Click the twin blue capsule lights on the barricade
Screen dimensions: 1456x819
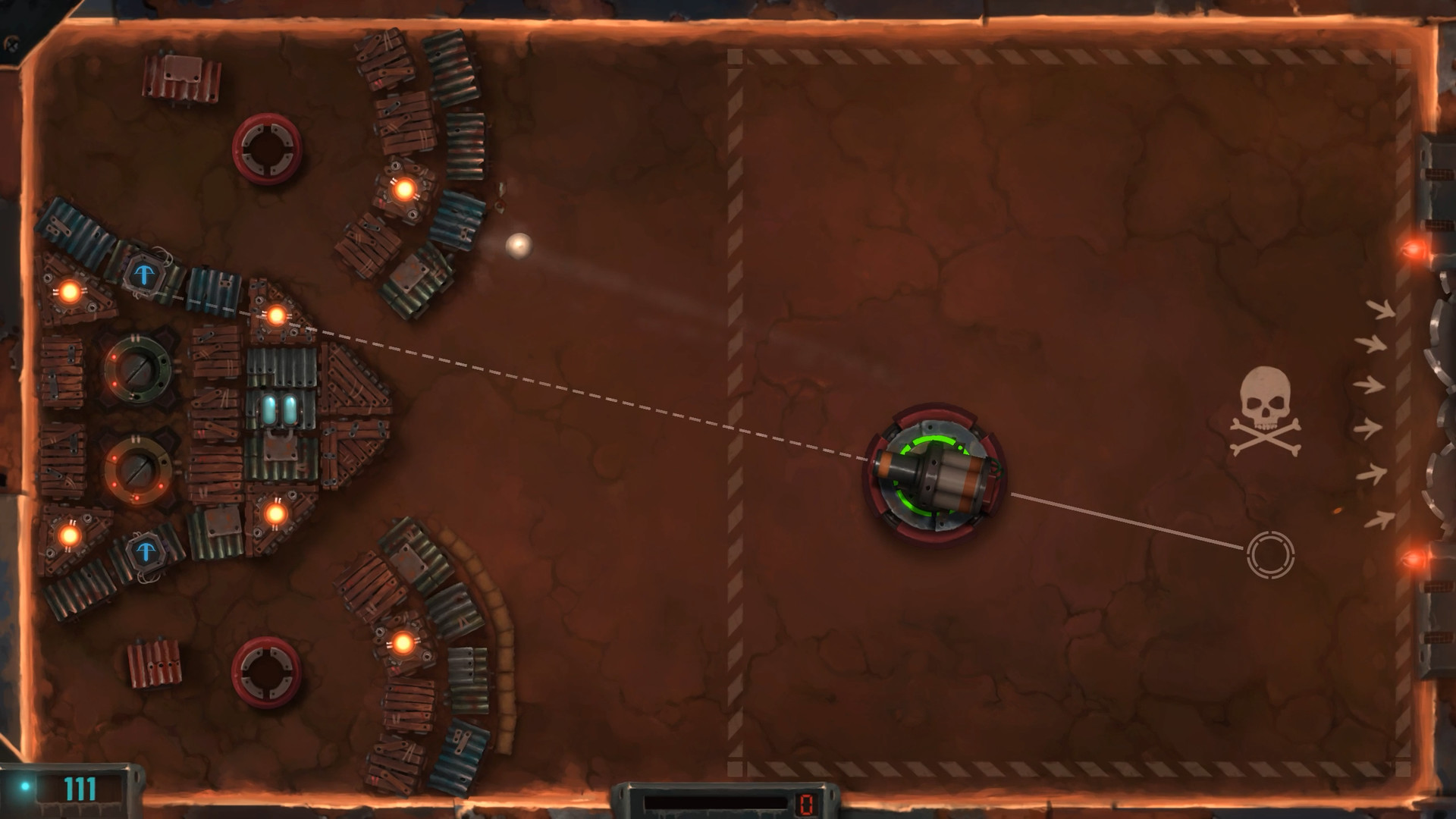point(279,408)
